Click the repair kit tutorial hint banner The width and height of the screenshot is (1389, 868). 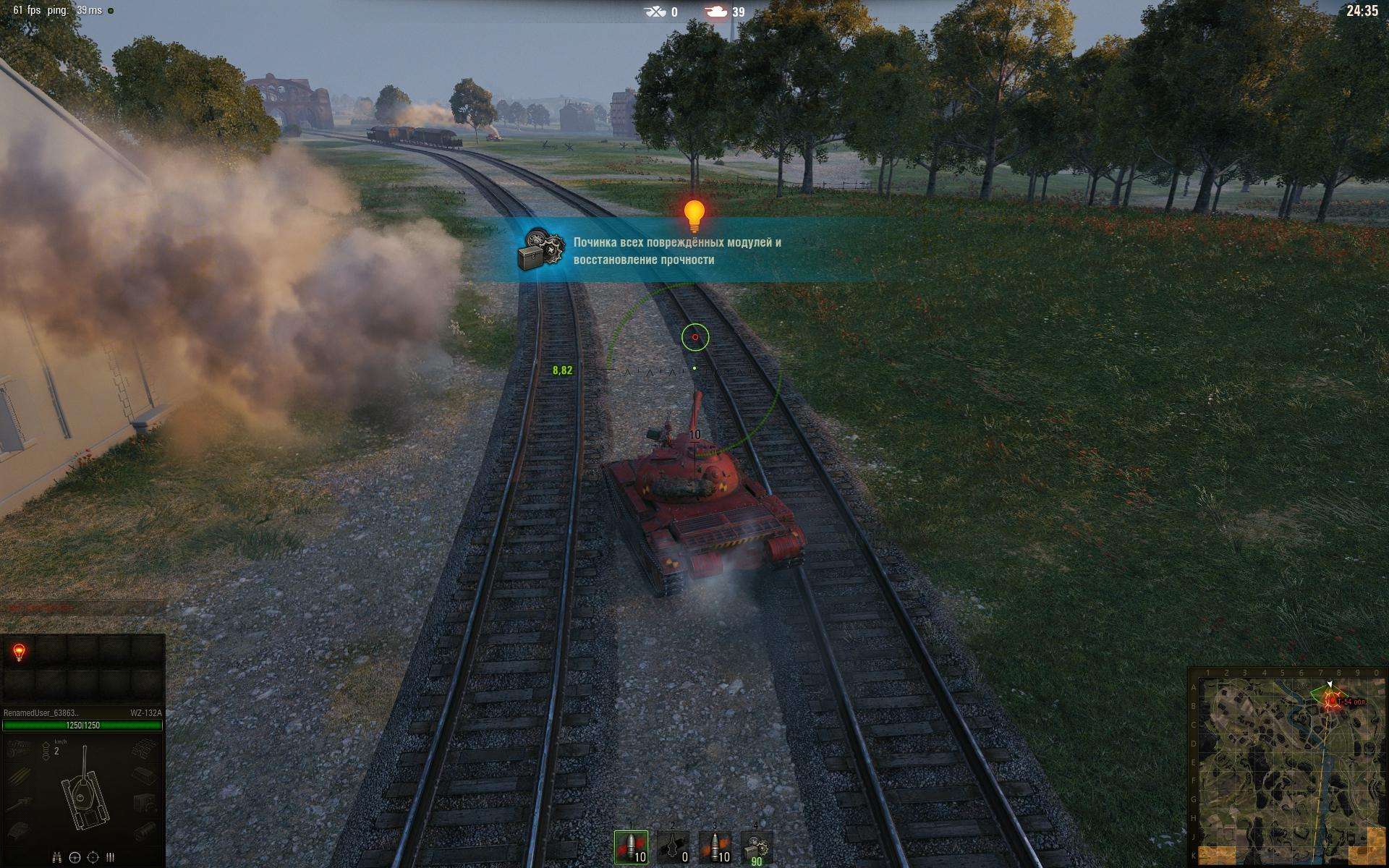pos(676,250)
